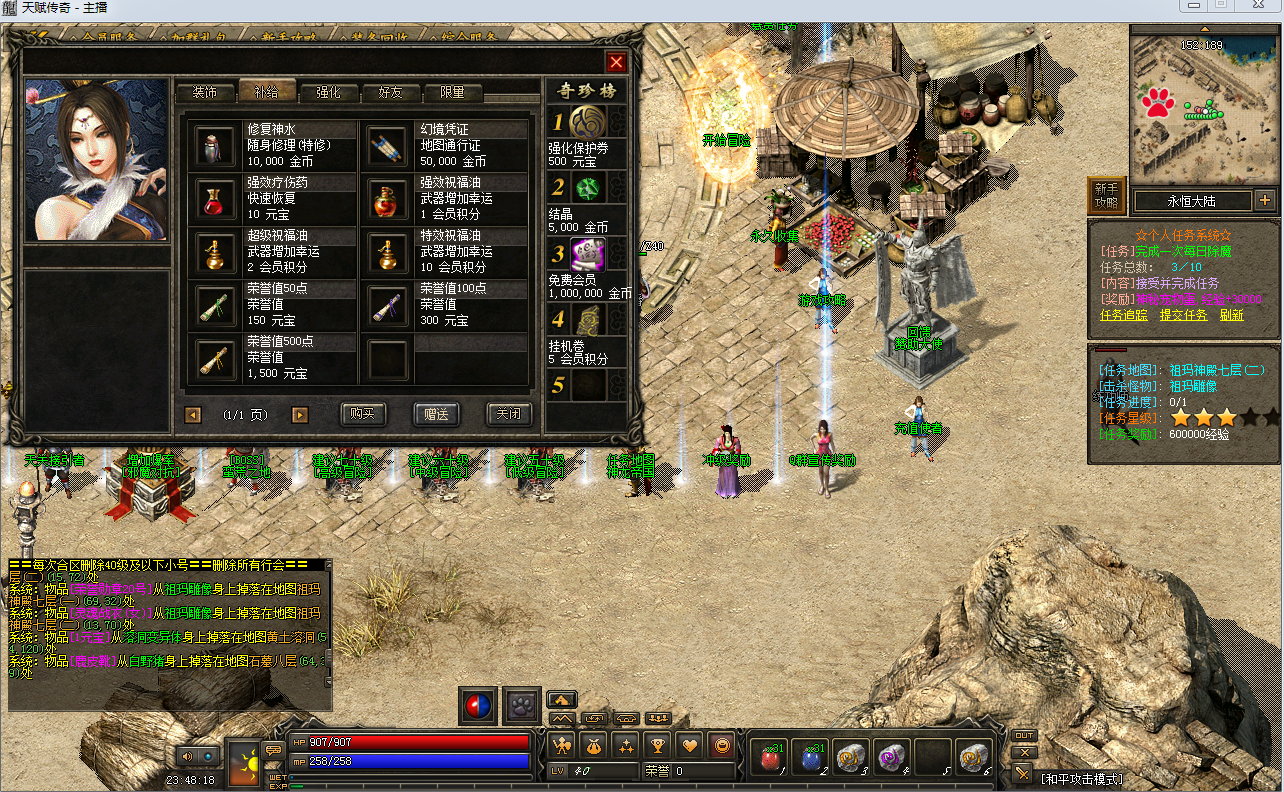Select the 幻境凭证 scroll item
Viewport: 1284px width, 792px height.
click(385, 146)
